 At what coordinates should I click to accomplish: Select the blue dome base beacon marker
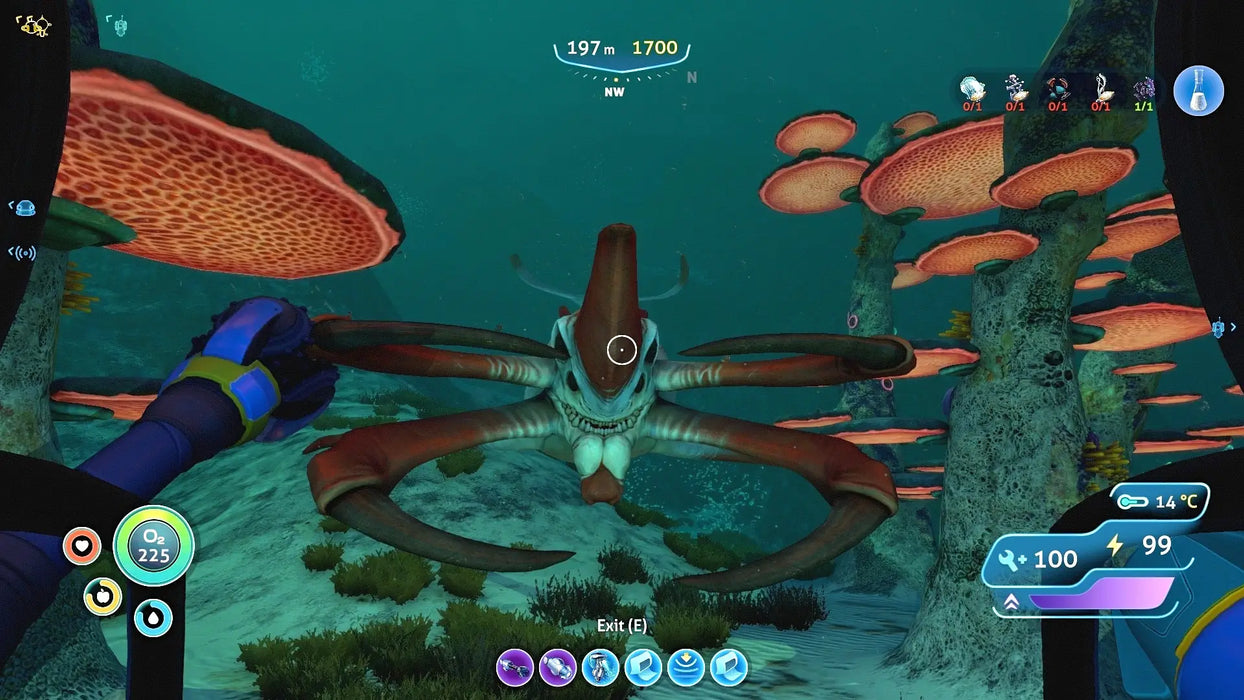[26, 208]
